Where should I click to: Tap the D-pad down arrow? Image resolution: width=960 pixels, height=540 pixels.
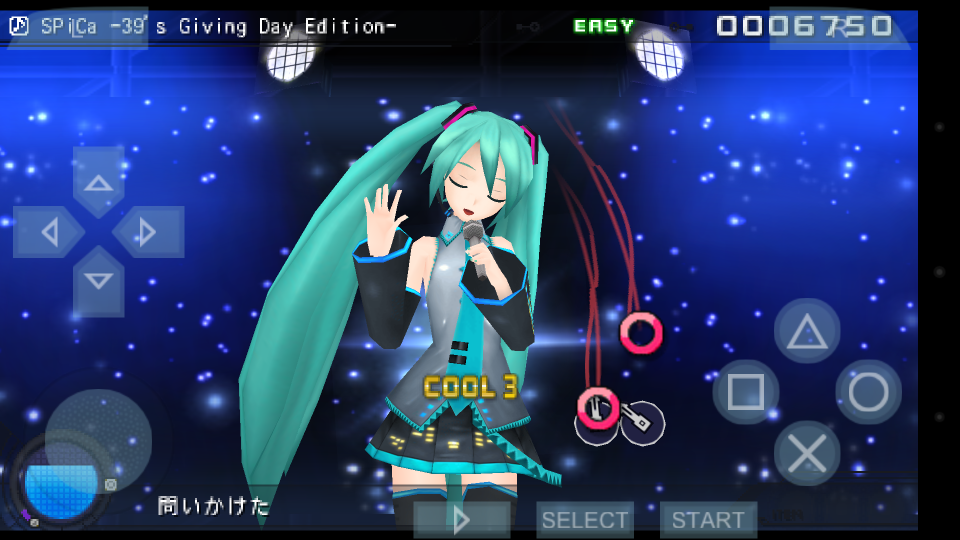tap(98, 281)
